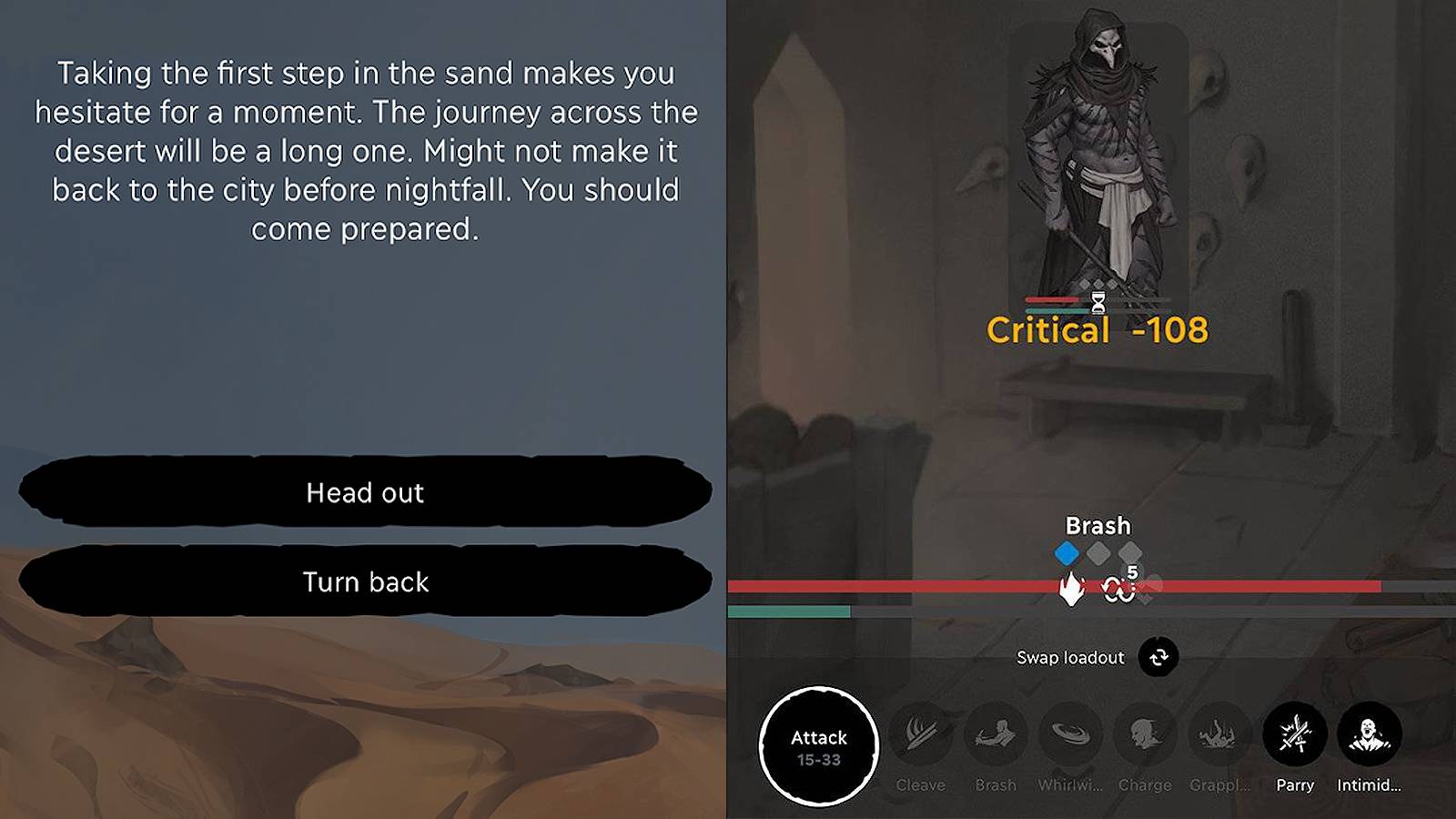Select the Grapple ability icon
Viewport: 1456px width, 819px height.
click(x=1220, y=735)
